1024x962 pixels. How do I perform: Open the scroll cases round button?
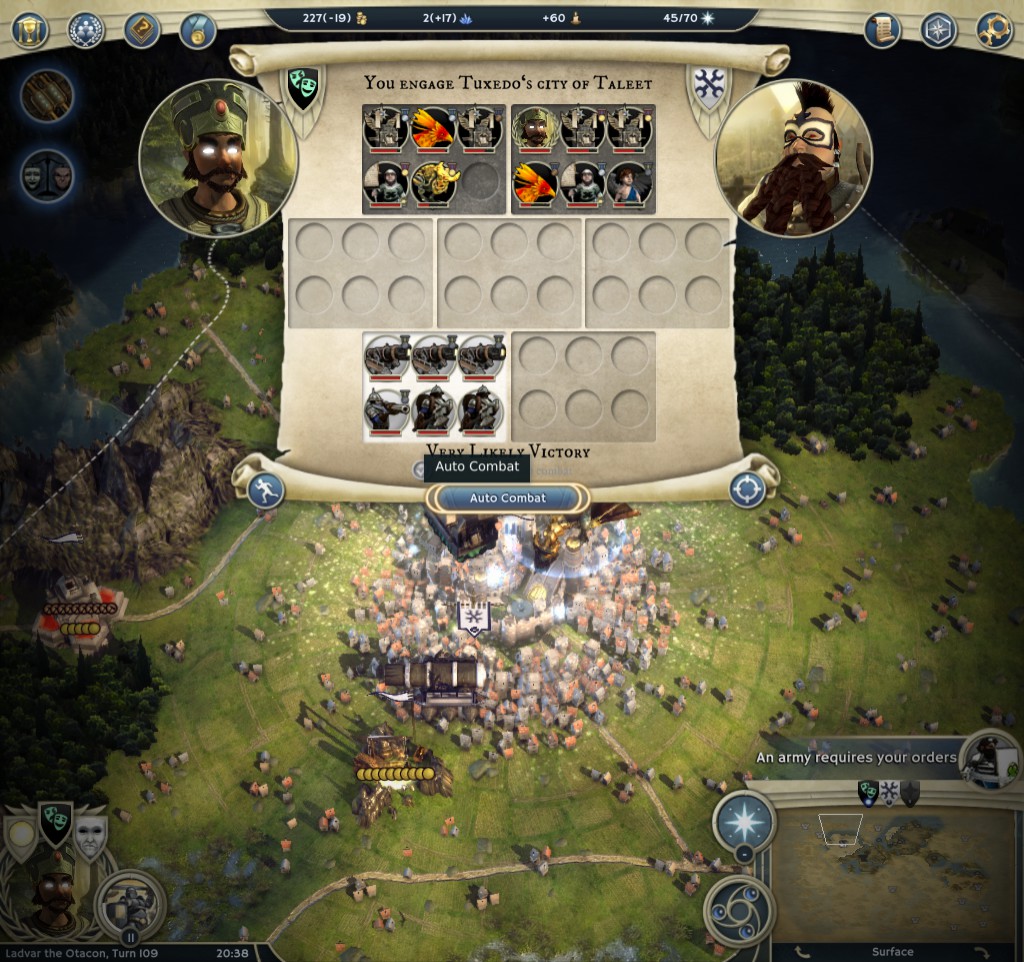pos(48,97)
